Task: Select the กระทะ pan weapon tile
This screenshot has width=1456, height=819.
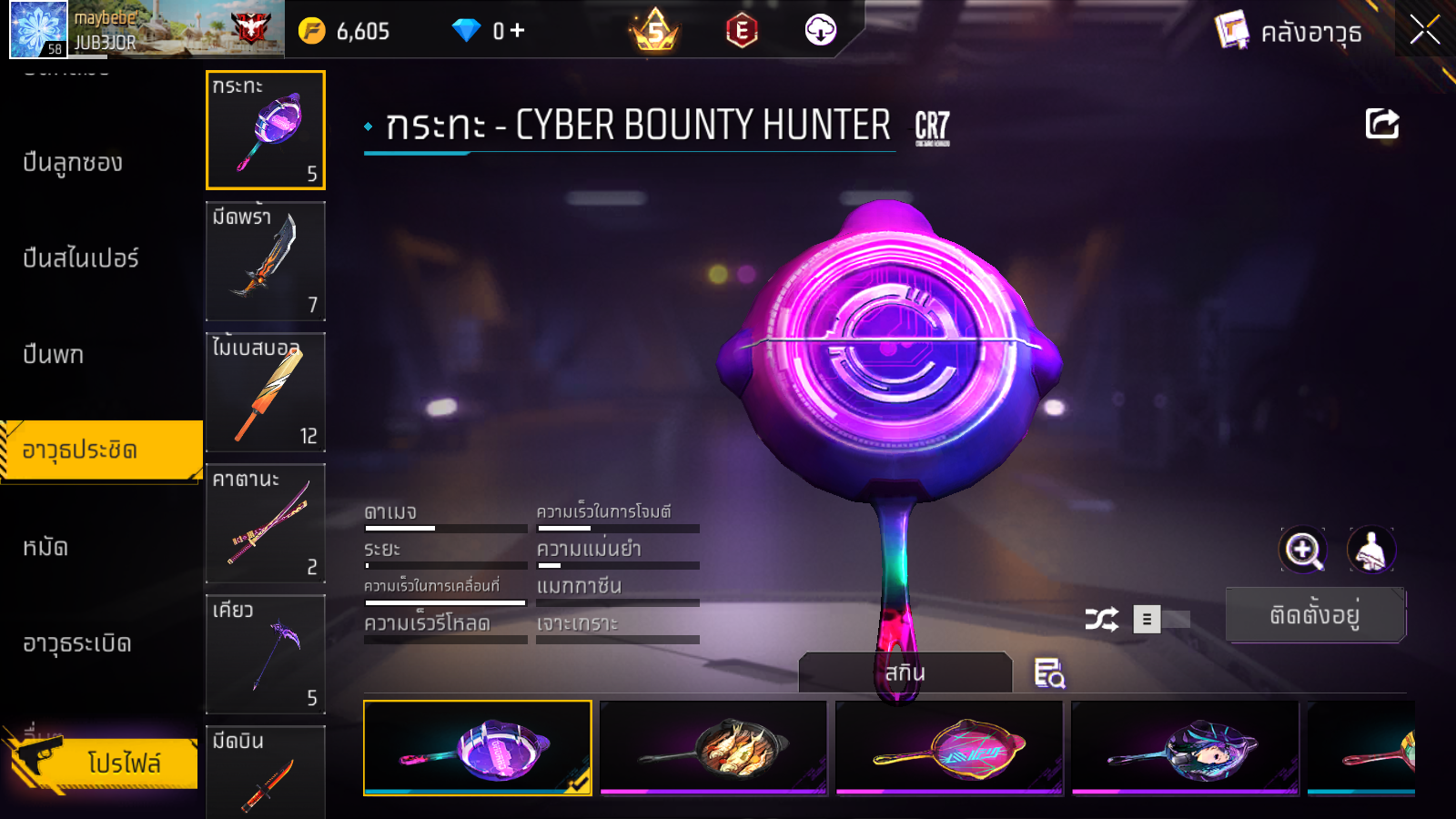Action: (266, 130)
